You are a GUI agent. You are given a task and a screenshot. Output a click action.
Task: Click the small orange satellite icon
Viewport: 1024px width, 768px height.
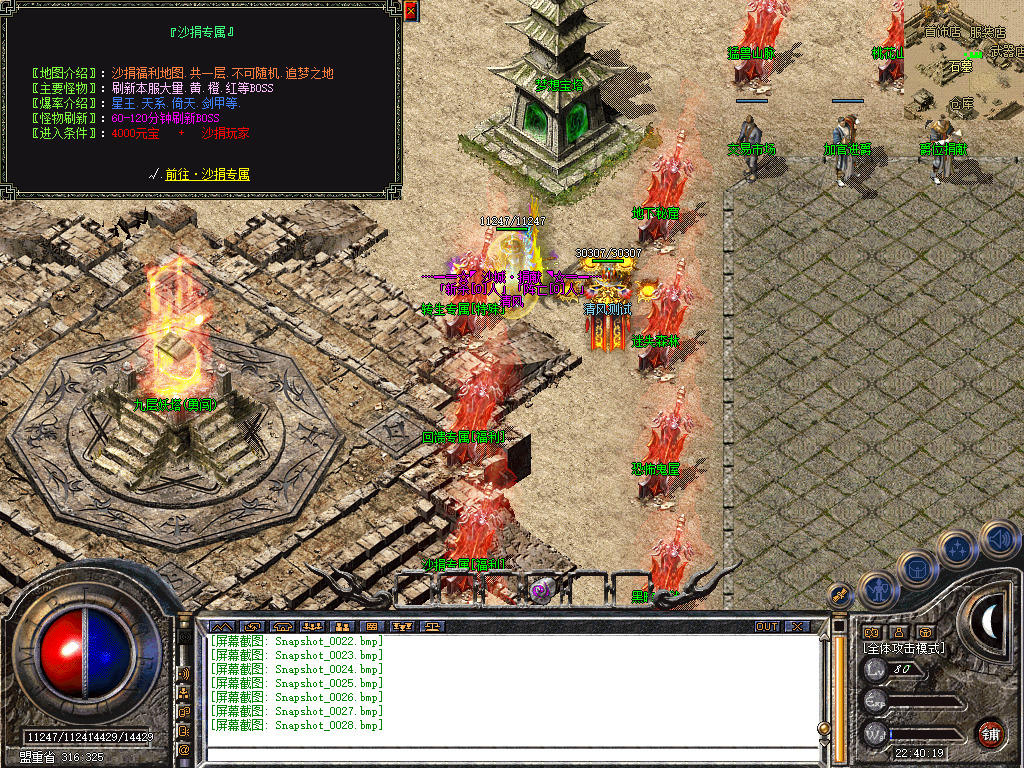point(841,593)
